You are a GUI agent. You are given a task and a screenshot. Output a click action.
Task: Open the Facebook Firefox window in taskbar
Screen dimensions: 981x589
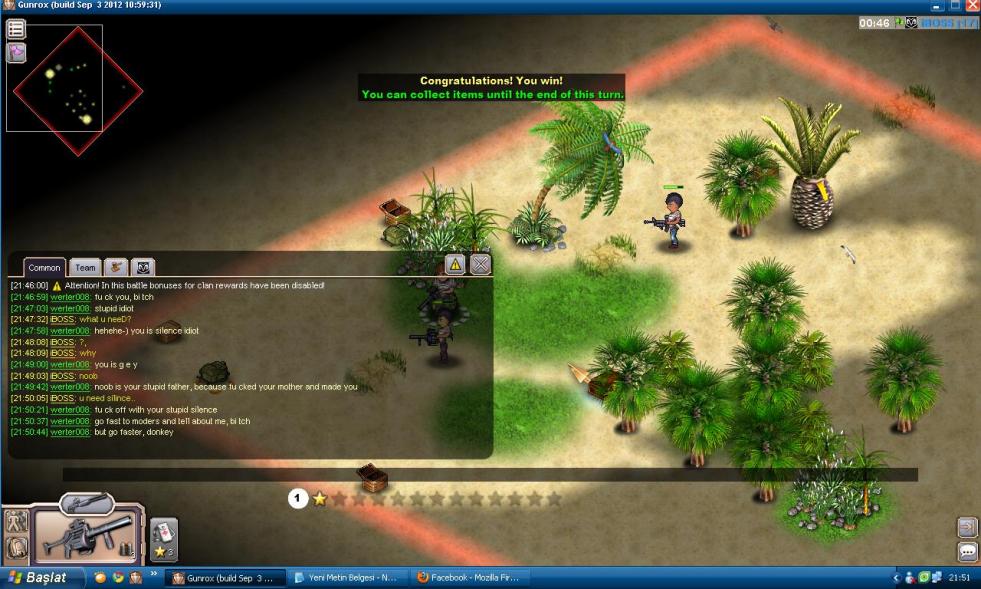pos(468,578)
